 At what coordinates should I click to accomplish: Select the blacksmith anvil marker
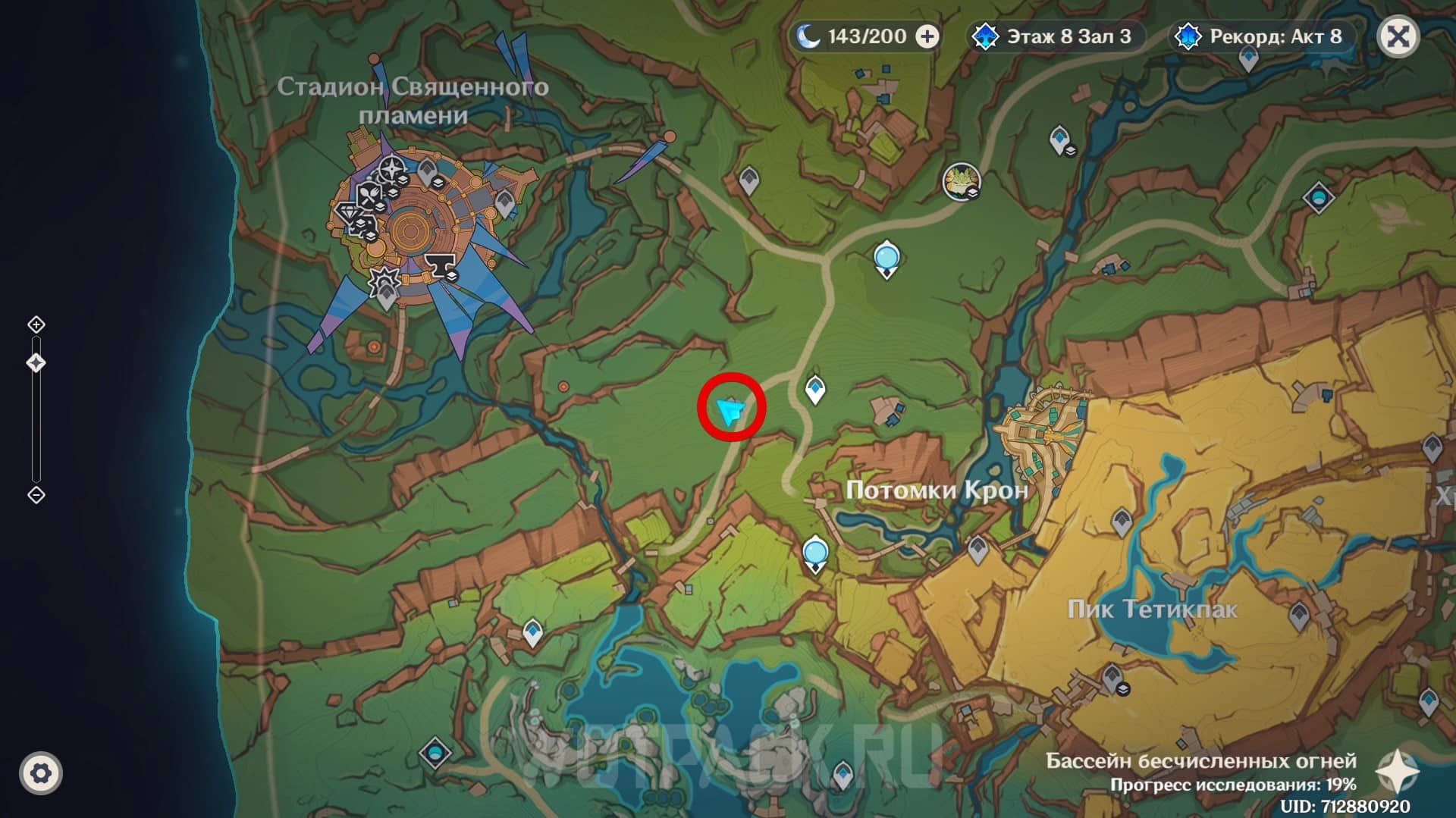(x=438, y=265)
